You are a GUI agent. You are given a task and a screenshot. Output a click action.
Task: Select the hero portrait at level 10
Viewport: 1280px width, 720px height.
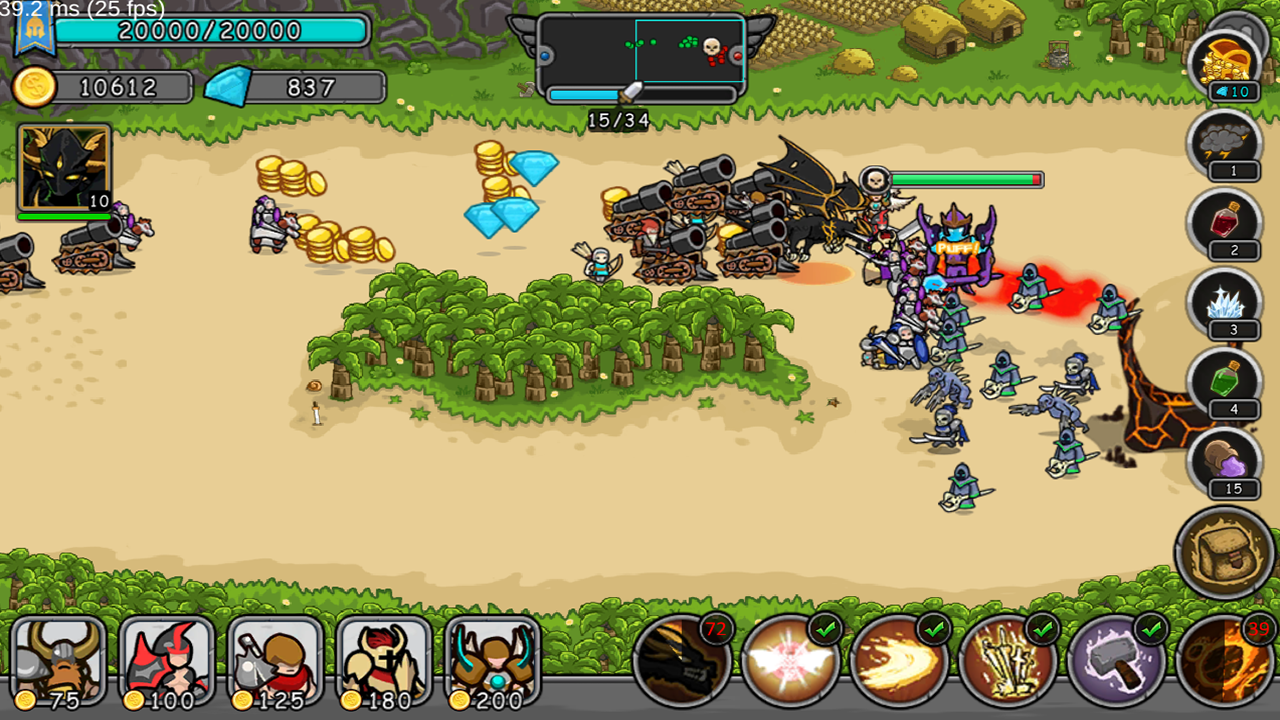63,165
